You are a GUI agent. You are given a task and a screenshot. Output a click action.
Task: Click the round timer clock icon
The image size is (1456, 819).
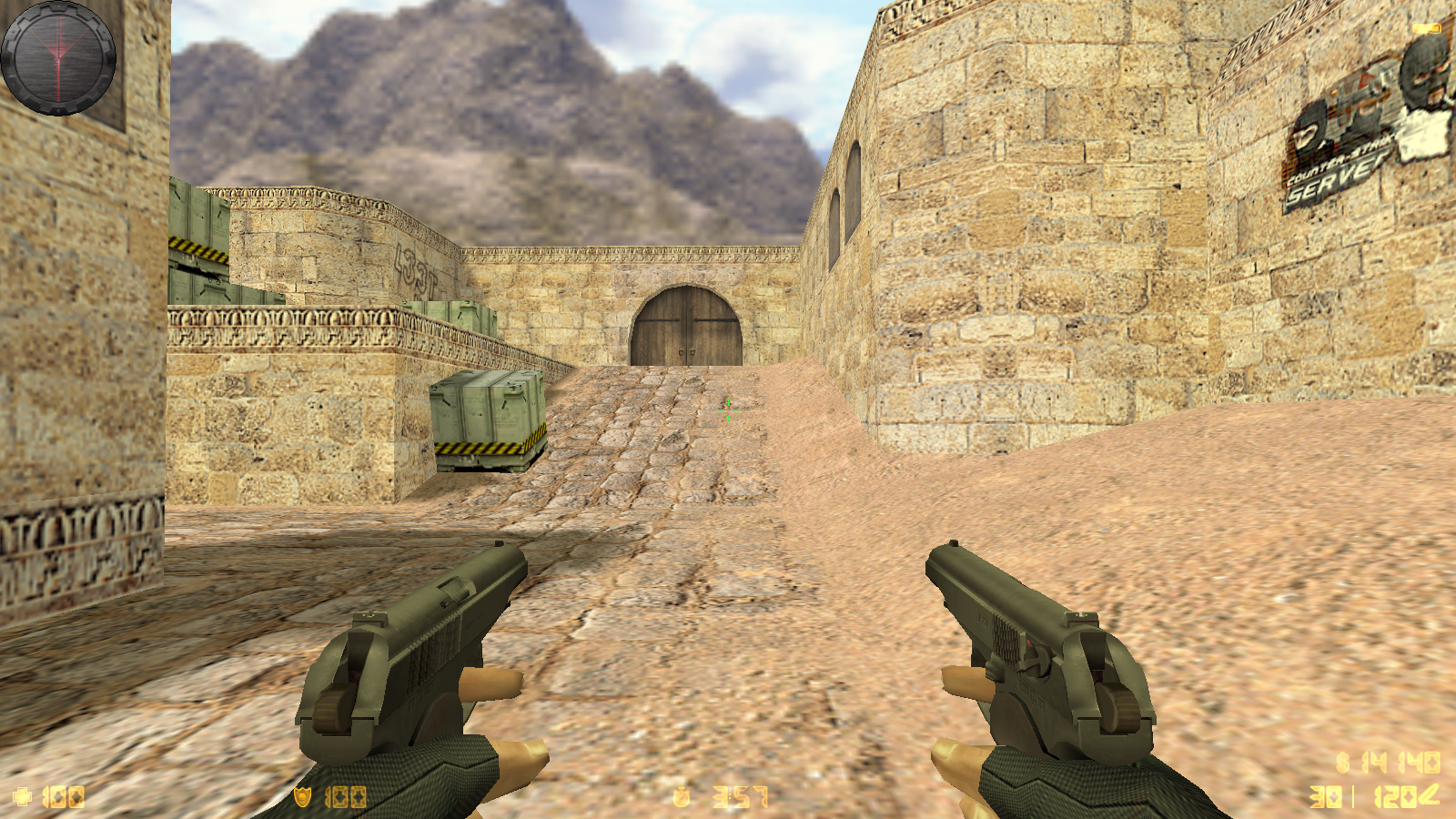(681, 798)
